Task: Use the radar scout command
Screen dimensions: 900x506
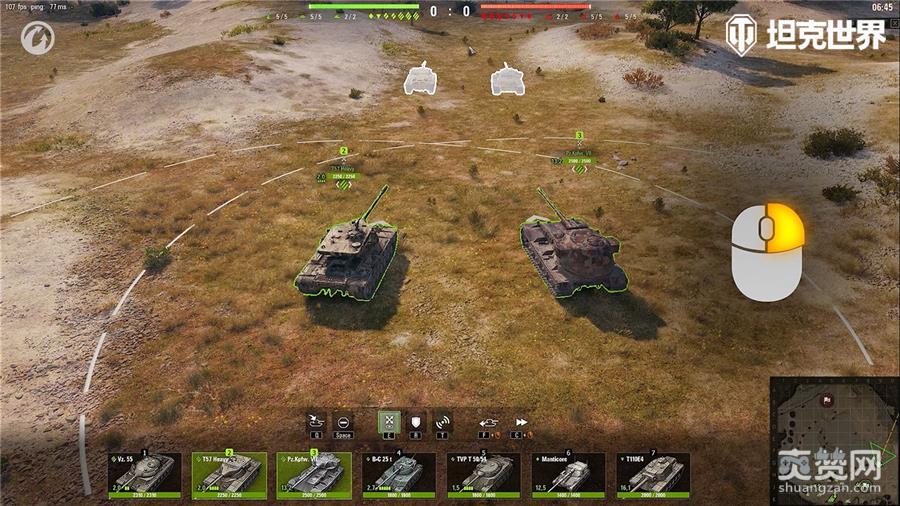Action: (442, 422)
